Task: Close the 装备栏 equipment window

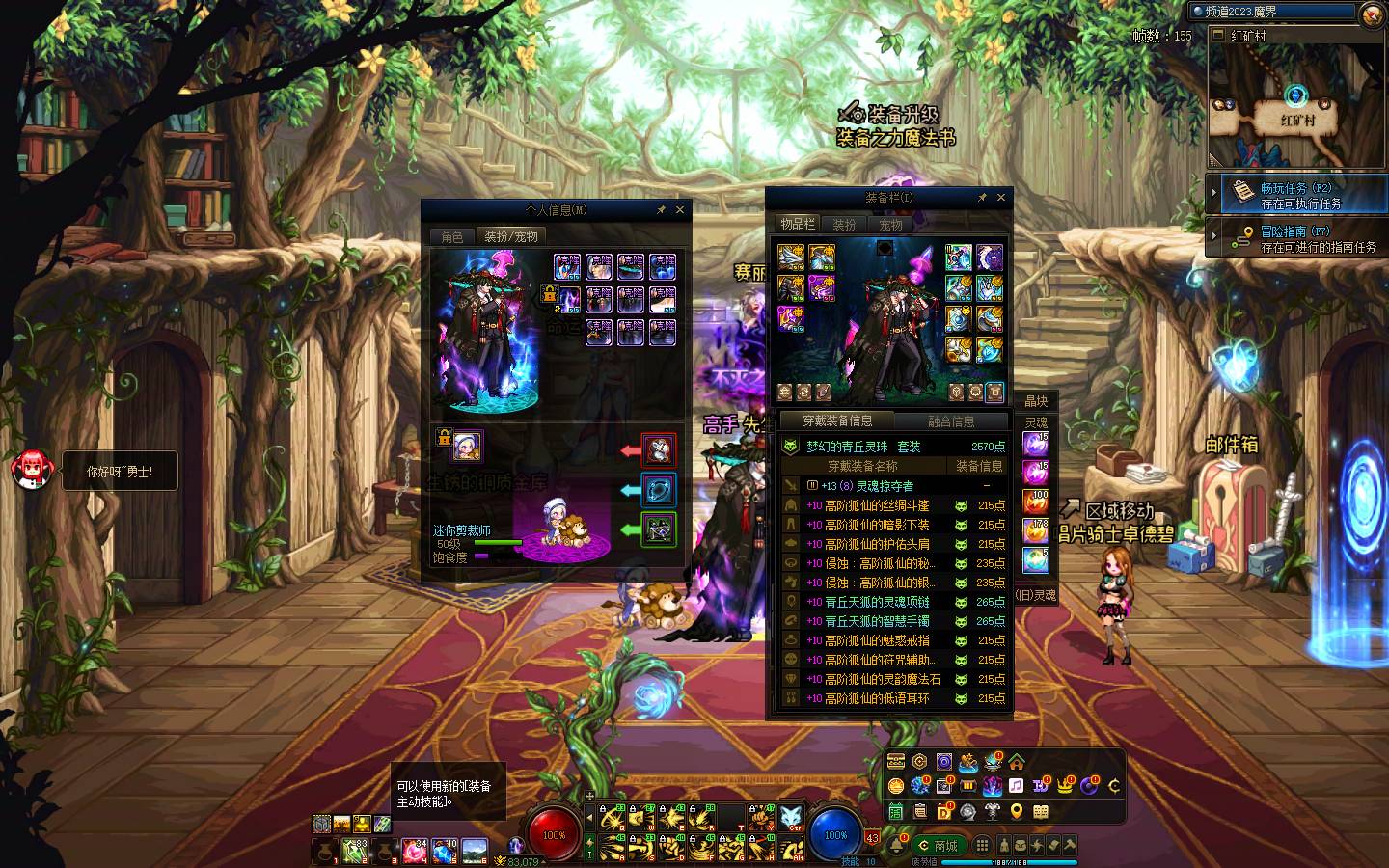Action: point(1001,197)
